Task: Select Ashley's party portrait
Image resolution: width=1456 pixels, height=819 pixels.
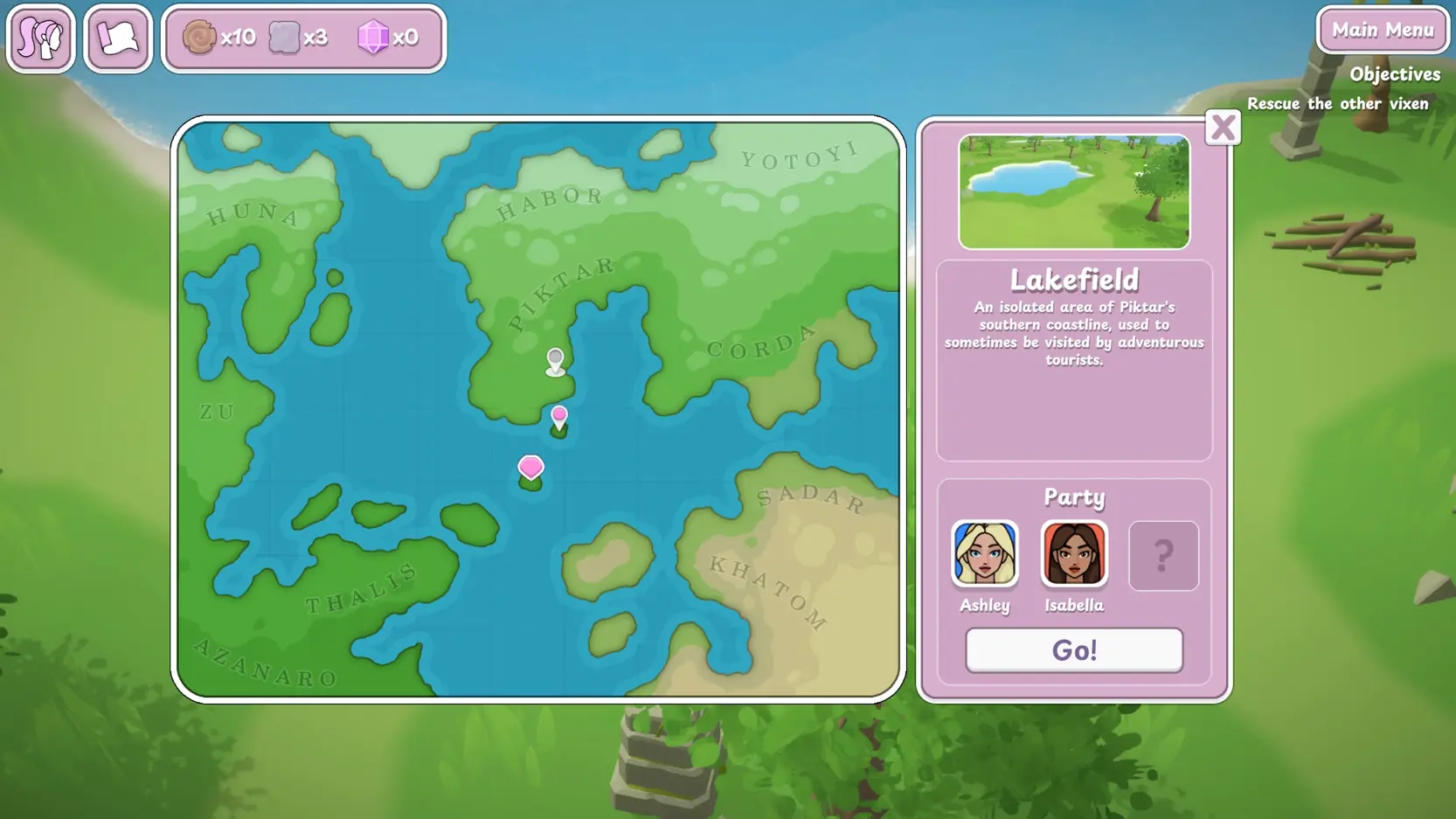Action: (985, 553)
